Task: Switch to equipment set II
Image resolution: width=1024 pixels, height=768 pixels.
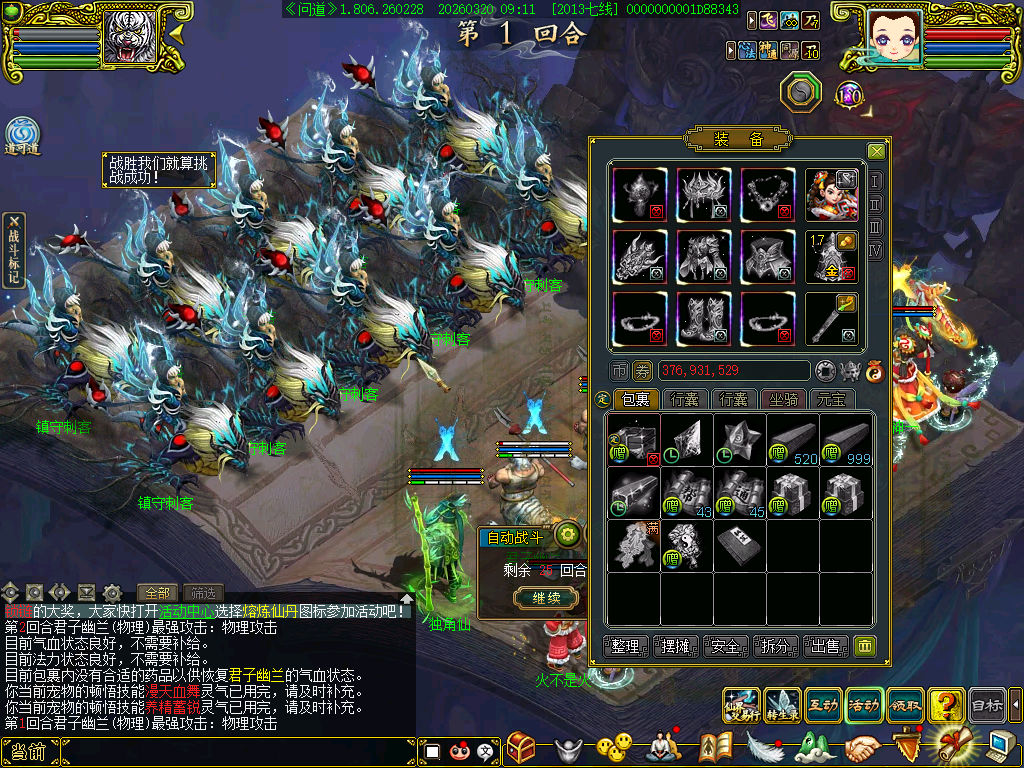Action: pos(876,204)
